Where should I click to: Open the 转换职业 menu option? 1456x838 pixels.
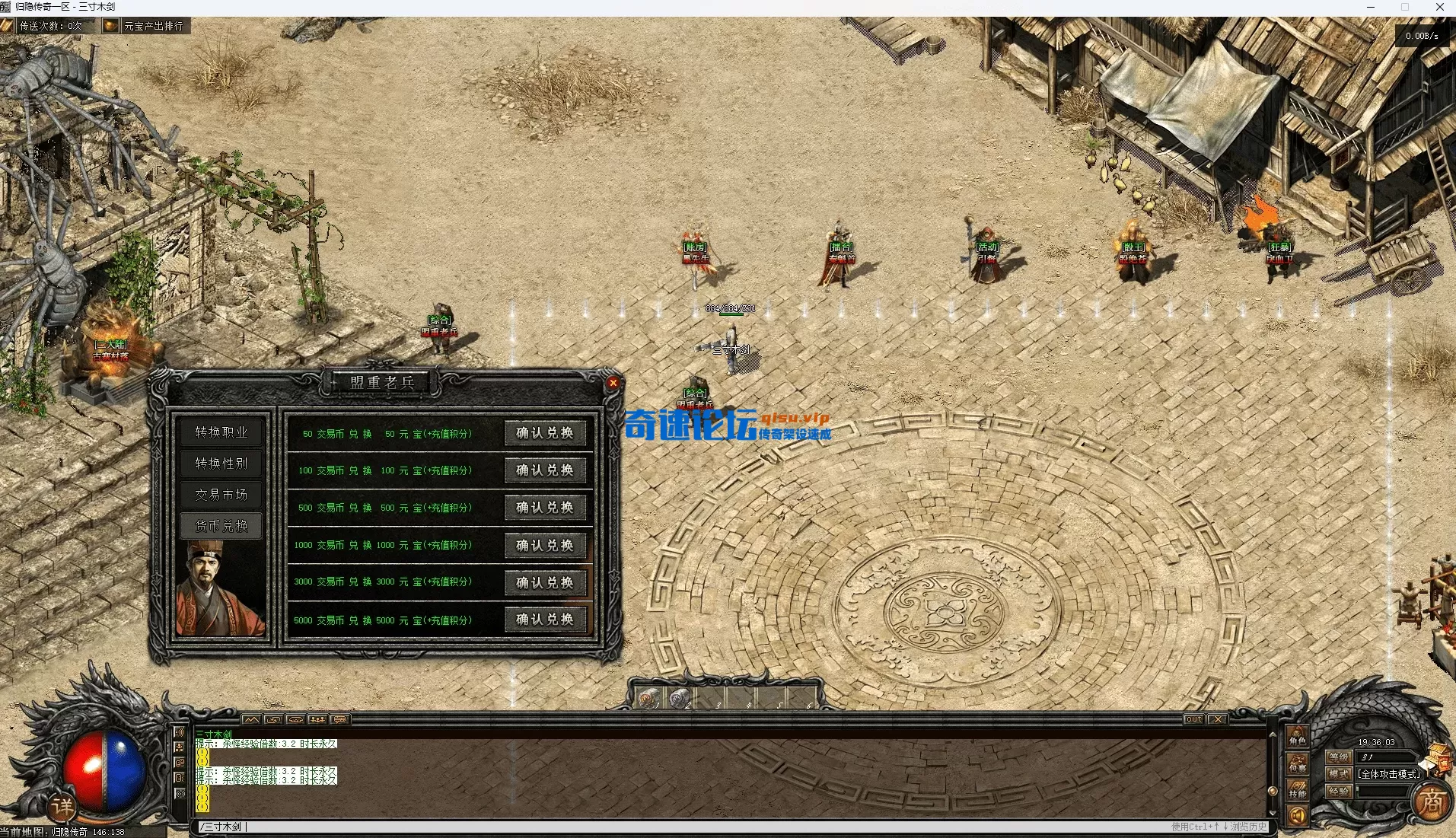221,432
